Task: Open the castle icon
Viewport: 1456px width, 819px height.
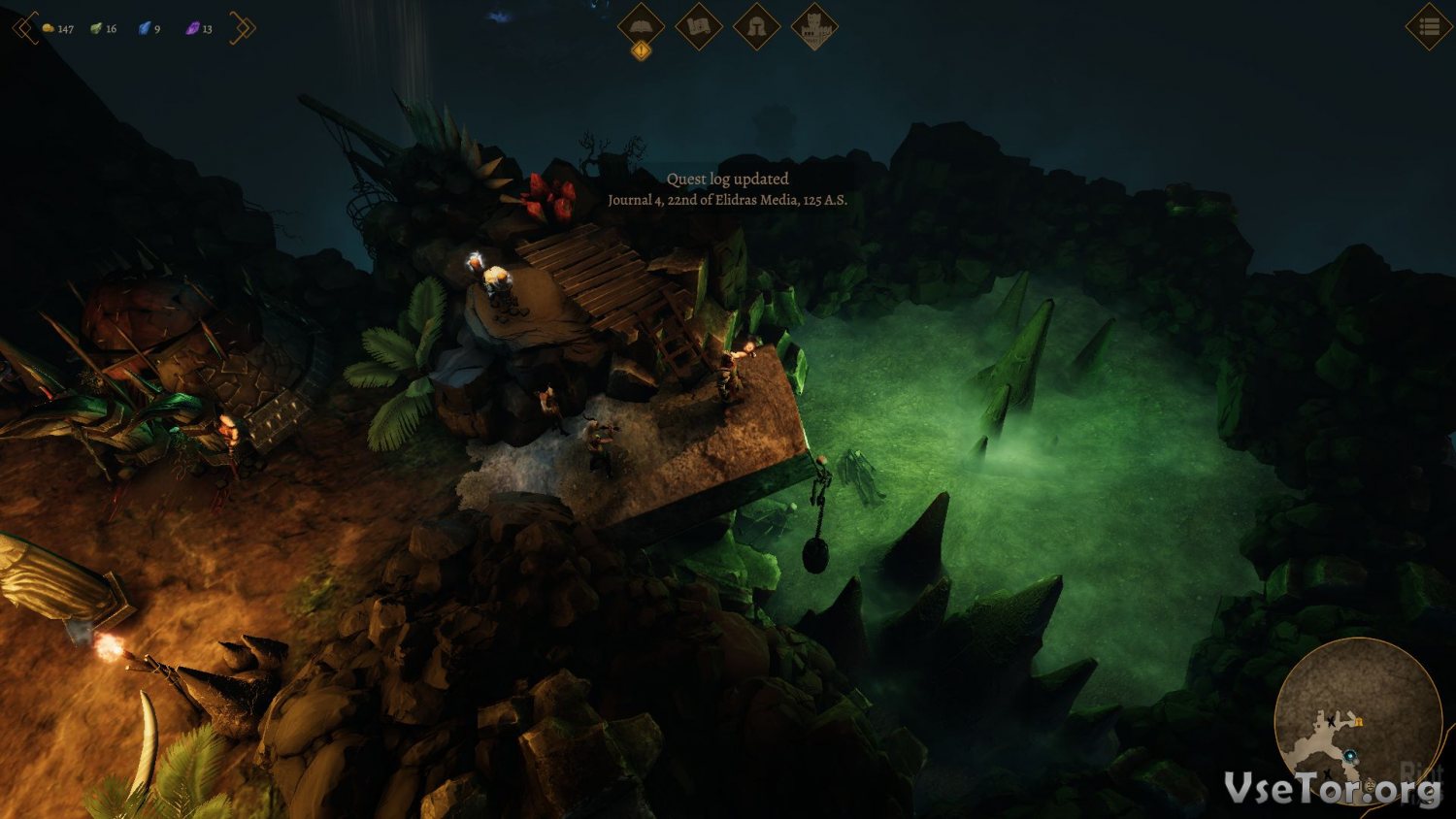Action: pyautogui.click(x=814, y=28)
